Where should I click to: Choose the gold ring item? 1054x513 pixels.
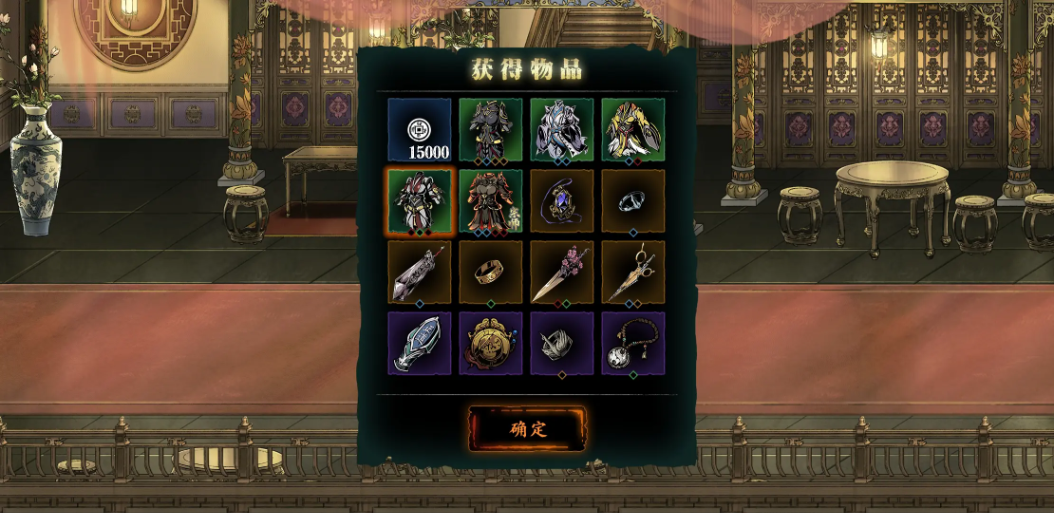coord(490,272)
